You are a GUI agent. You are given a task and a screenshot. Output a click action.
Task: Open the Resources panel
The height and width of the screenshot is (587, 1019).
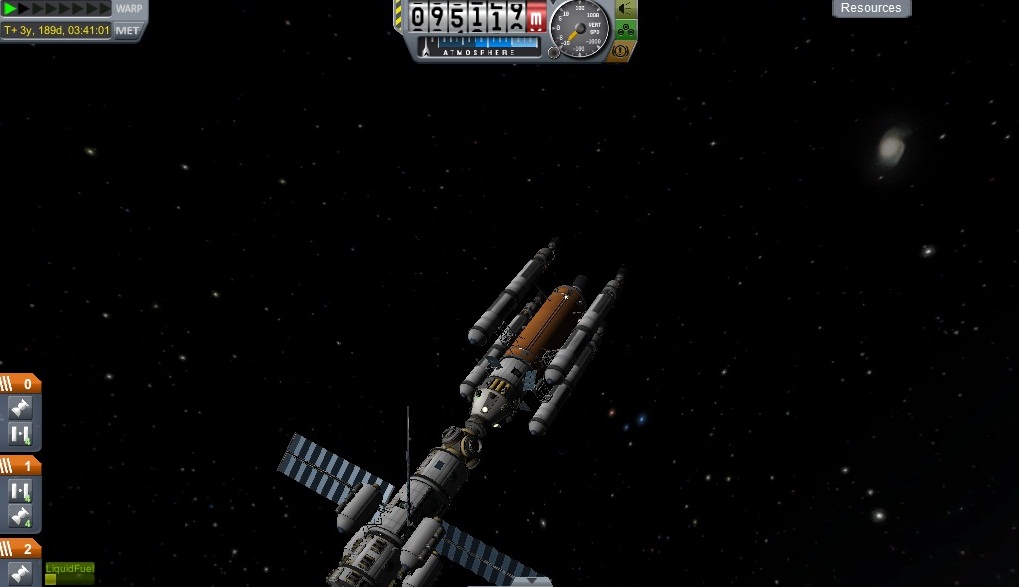click(x=871, y=8)
